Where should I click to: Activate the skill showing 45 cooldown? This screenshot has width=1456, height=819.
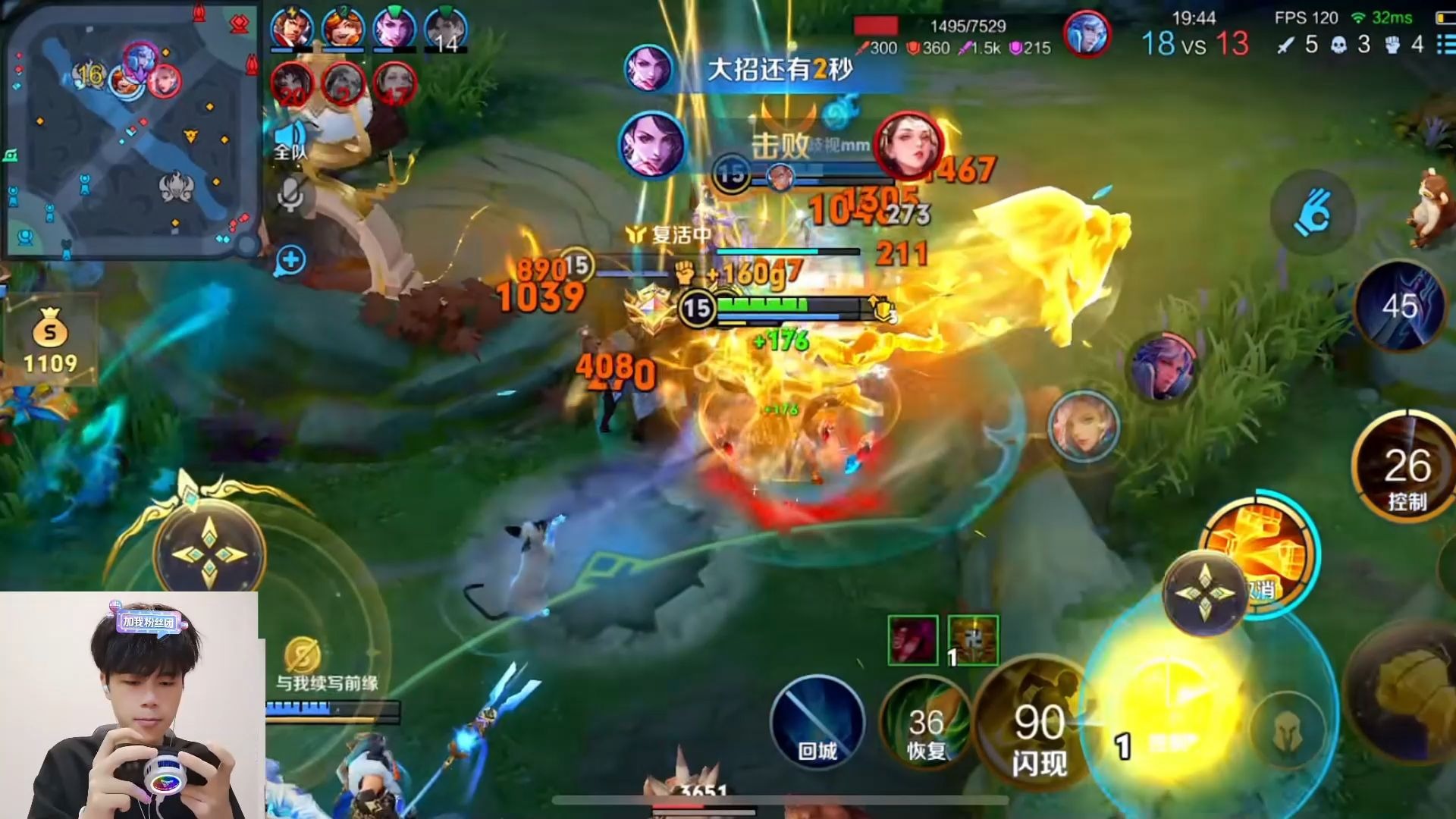(1399, 306)
